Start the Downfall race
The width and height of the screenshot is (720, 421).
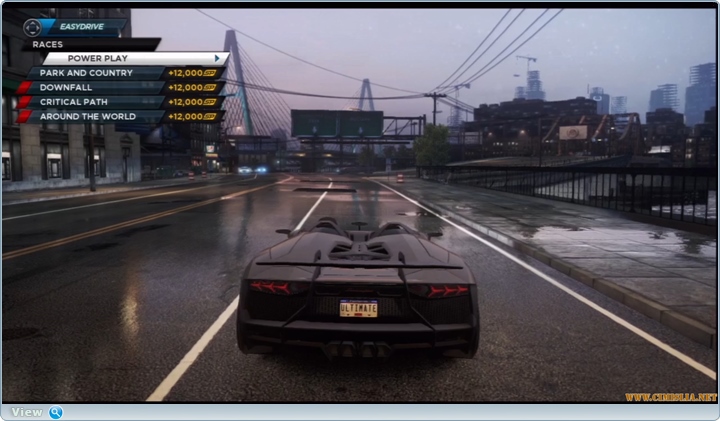95,87
